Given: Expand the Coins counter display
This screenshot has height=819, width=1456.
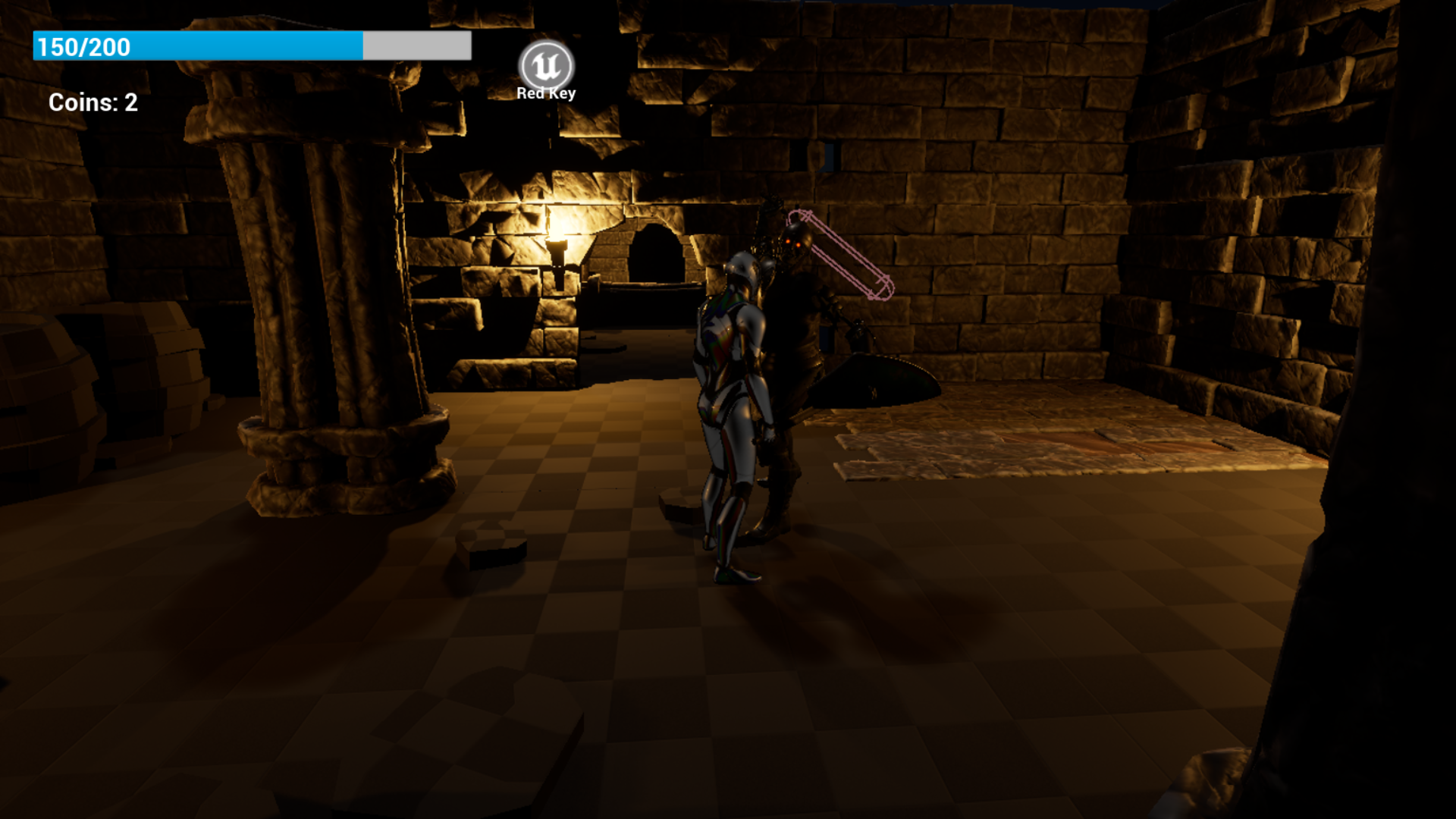Looking at the screenshot, I should point(93,102).
